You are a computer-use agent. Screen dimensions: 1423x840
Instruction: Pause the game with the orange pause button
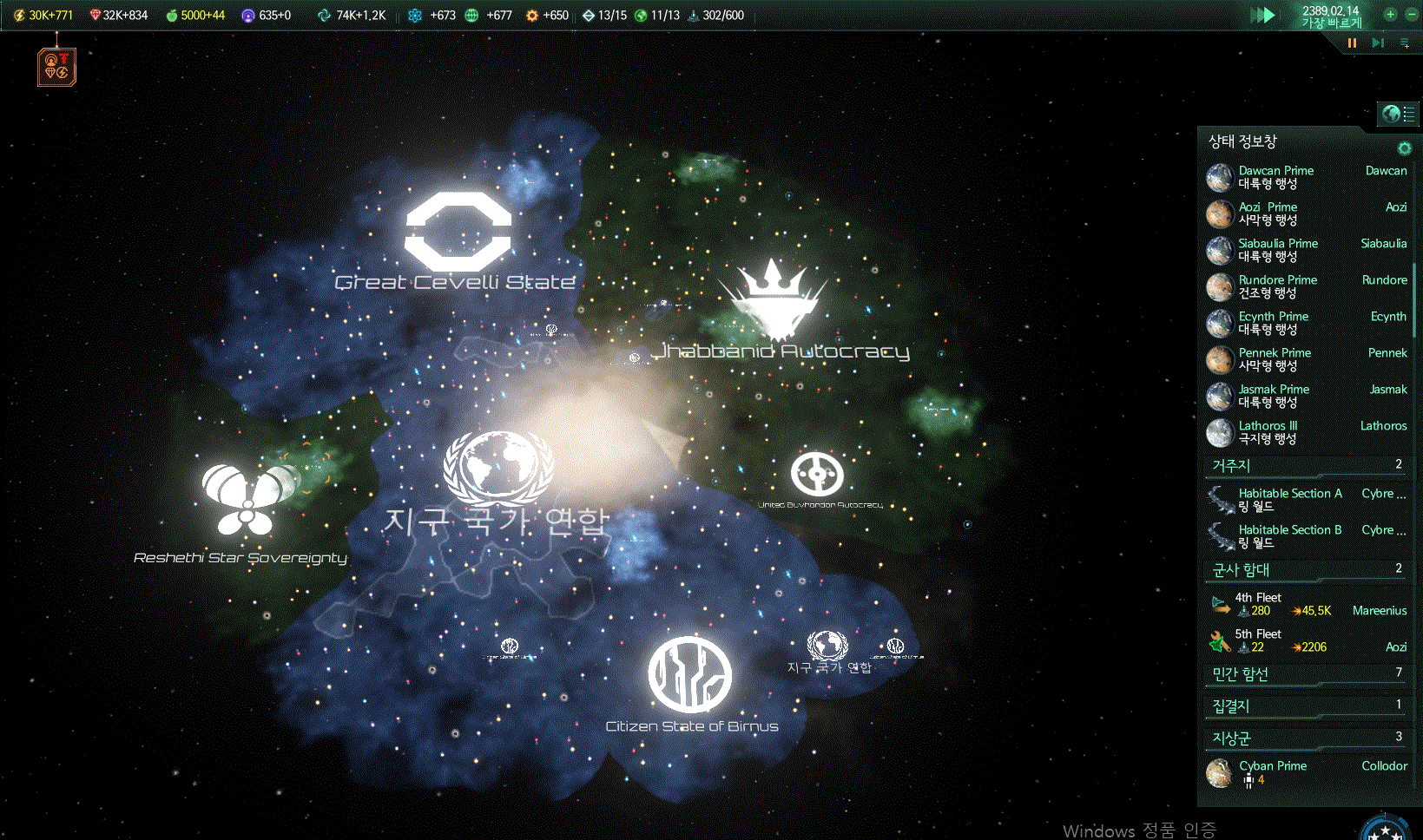(x=1352, y=43)
